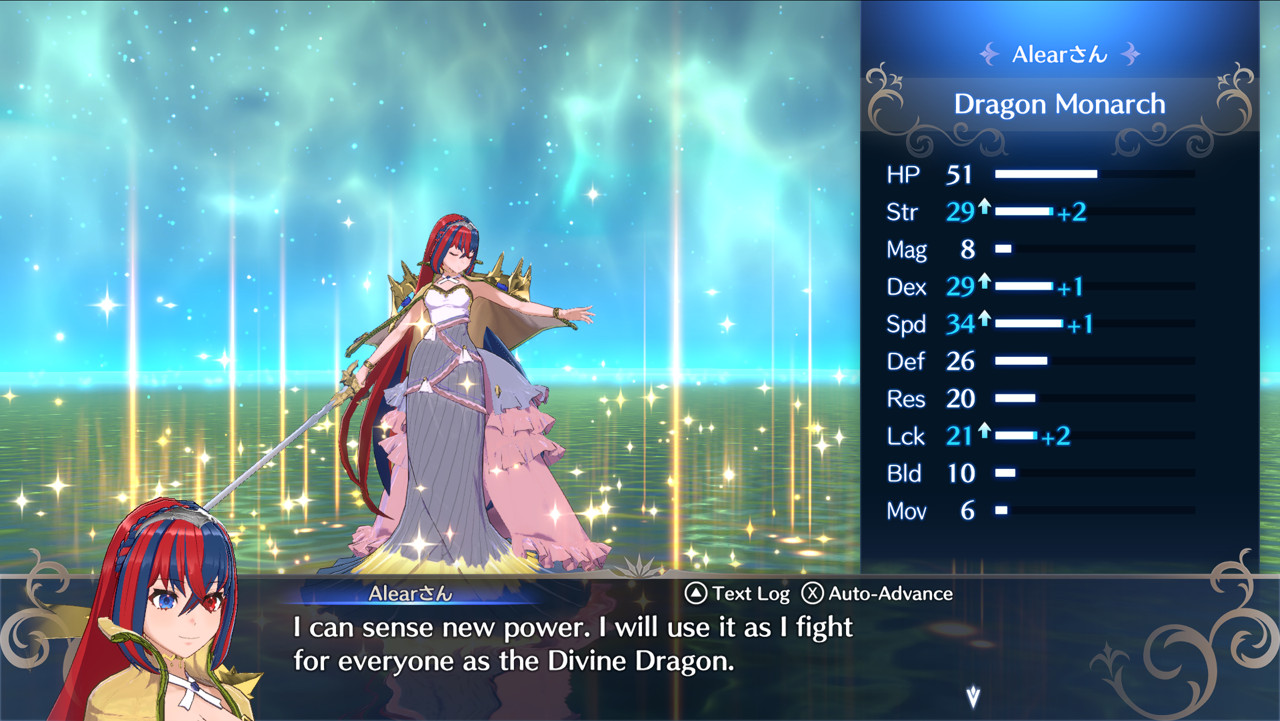This screenshot has width=1280, height=721.
Task: Click the up arrow beside the Dex stat
Action: click(x=985, y=284)
